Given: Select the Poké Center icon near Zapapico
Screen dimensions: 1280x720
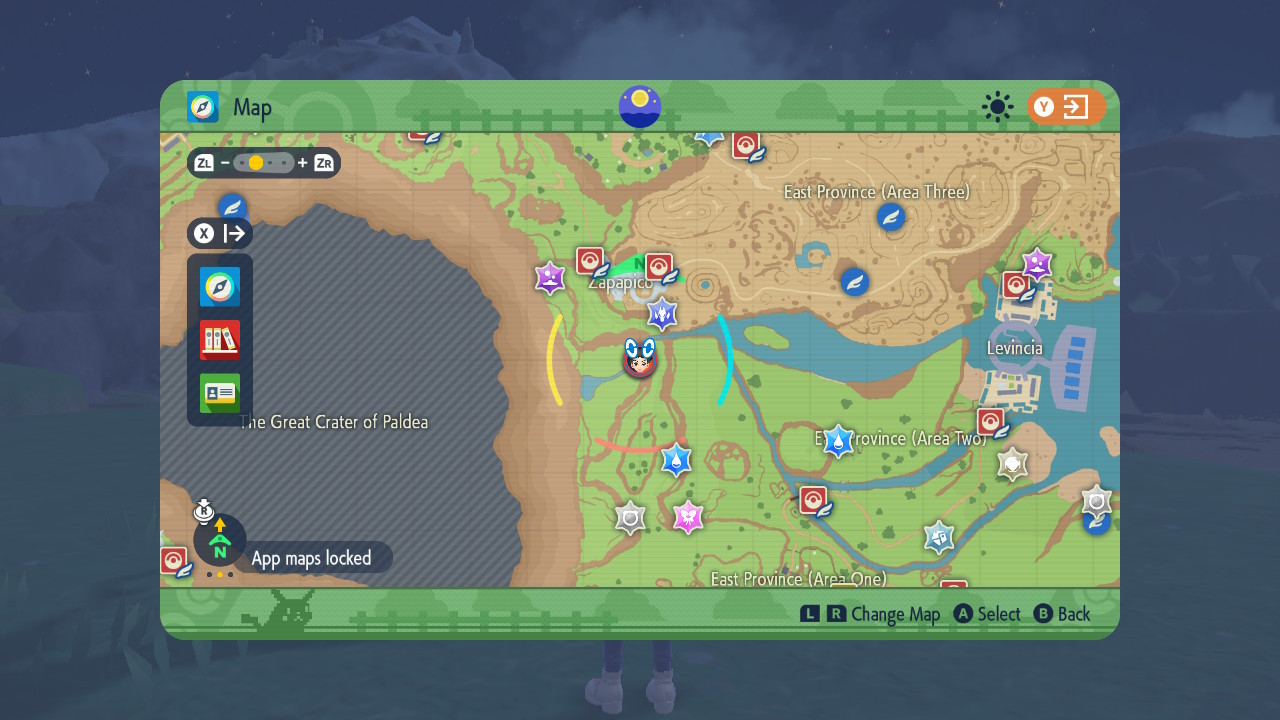Looking at the screenshot, I should coord(588,260).
